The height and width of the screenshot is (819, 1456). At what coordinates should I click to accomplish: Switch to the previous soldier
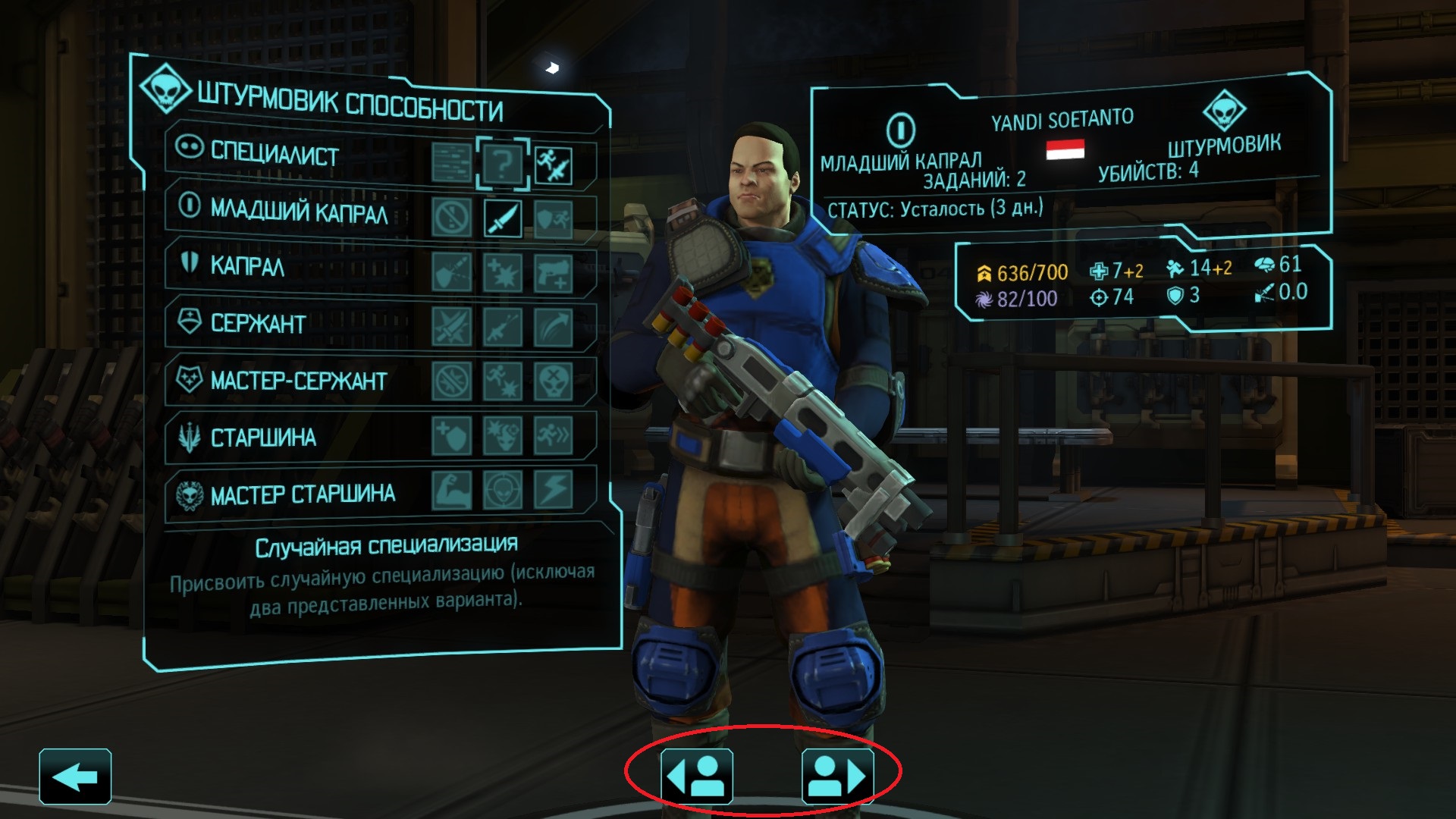tap(696, 776)
